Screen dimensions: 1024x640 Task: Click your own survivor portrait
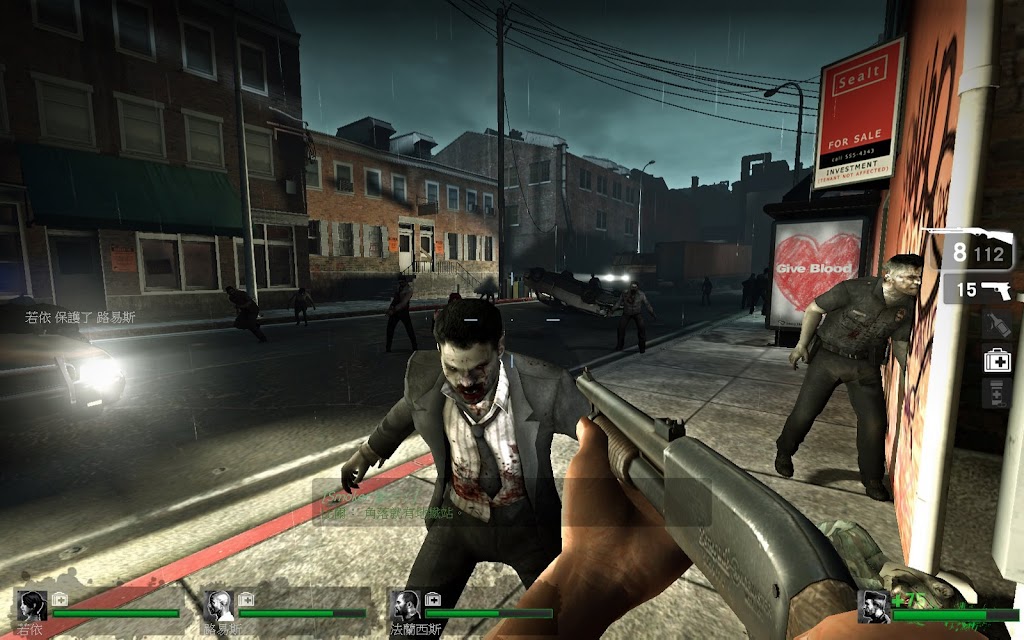pos(874,607)
